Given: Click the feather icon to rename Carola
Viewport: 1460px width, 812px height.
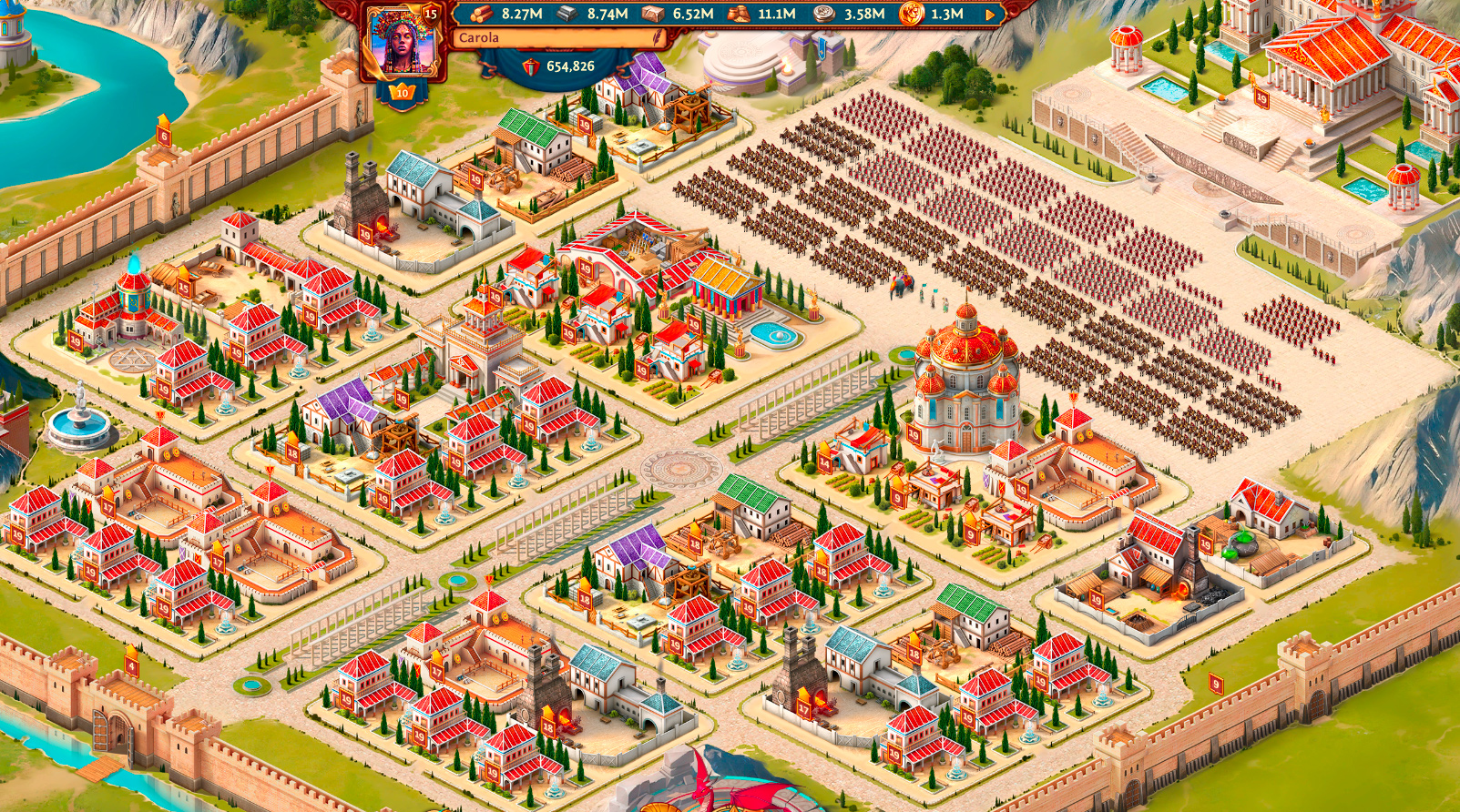Looking at the screenshot, I should pos(657,37).
